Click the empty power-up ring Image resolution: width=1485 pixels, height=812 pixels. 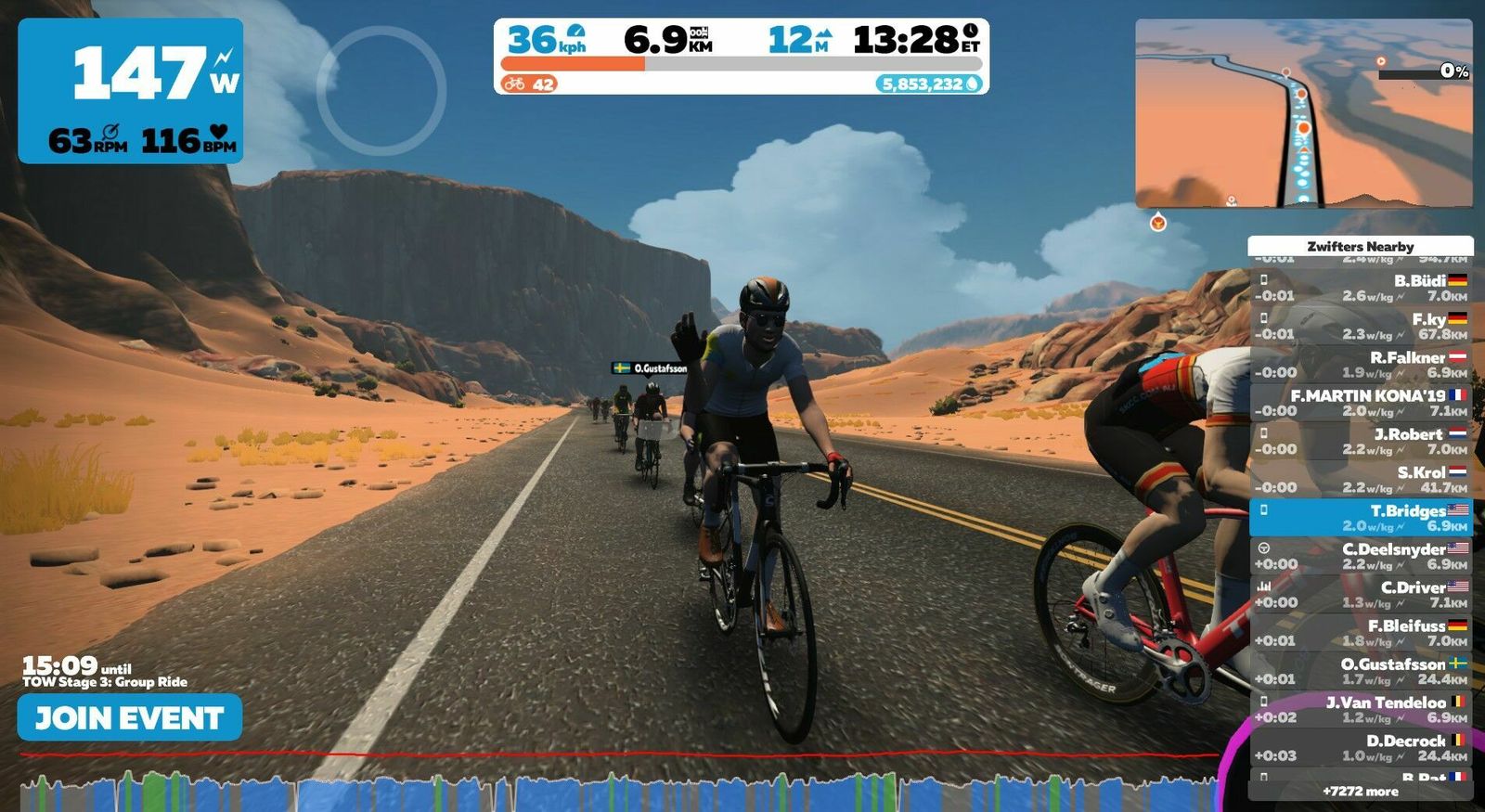coord(381,90)
